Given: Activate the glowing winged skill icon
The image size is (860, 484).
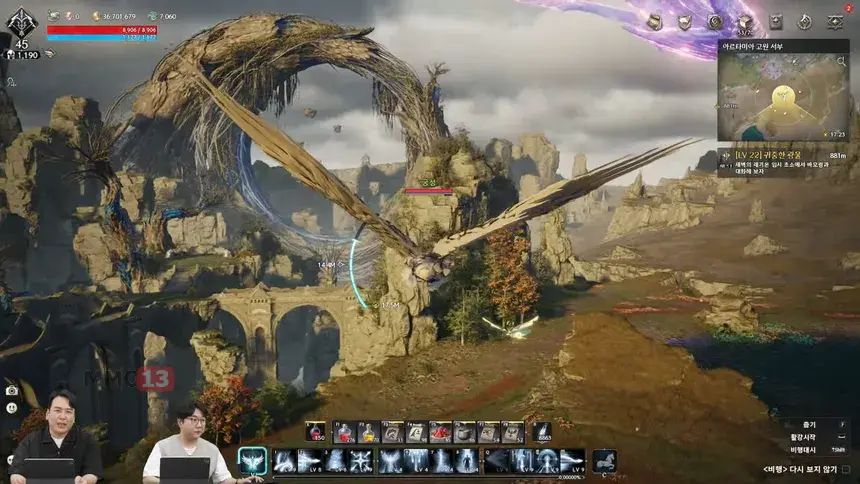Looking at the screenshot, I should click(252, 461).
